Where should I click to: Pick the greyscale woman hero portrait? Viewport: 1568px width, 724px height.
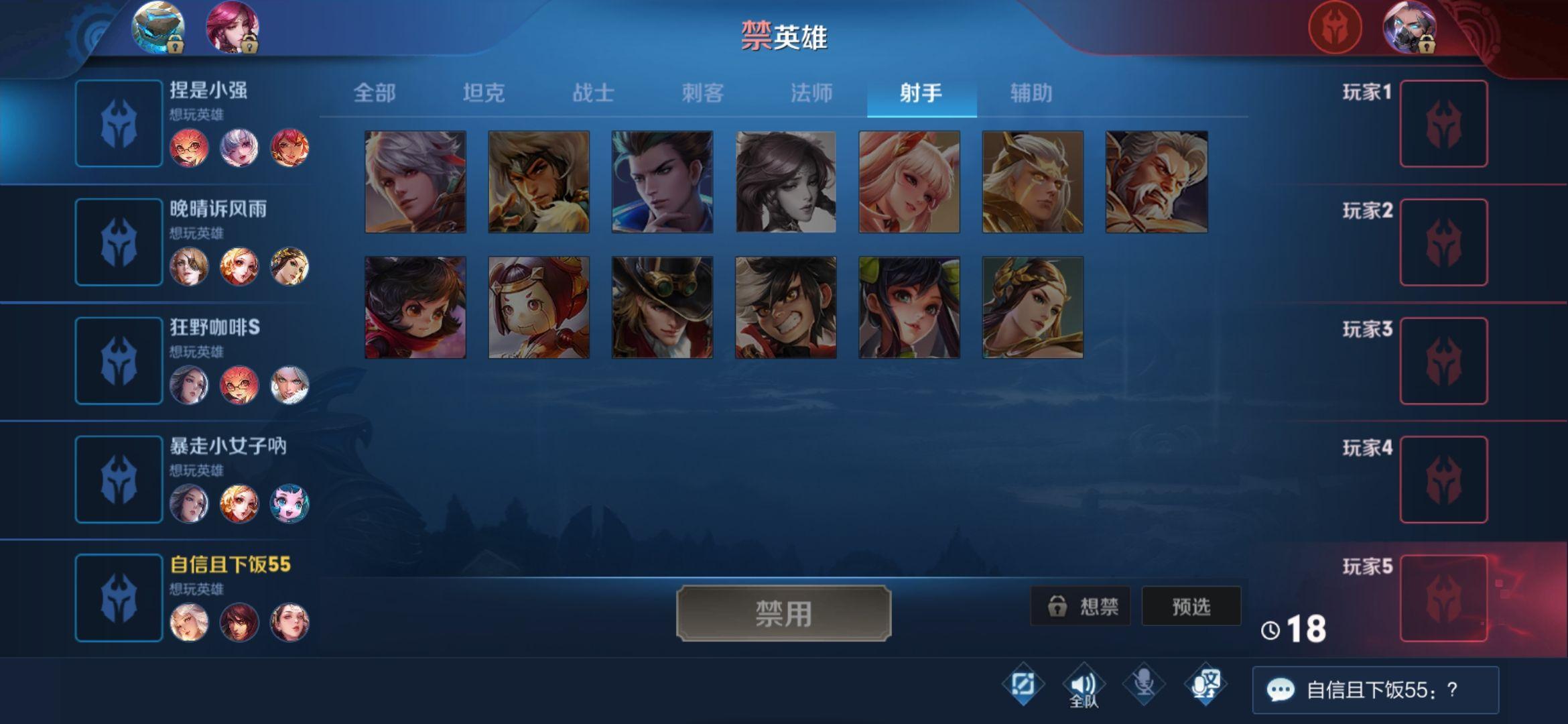click(x=785, y=182)
